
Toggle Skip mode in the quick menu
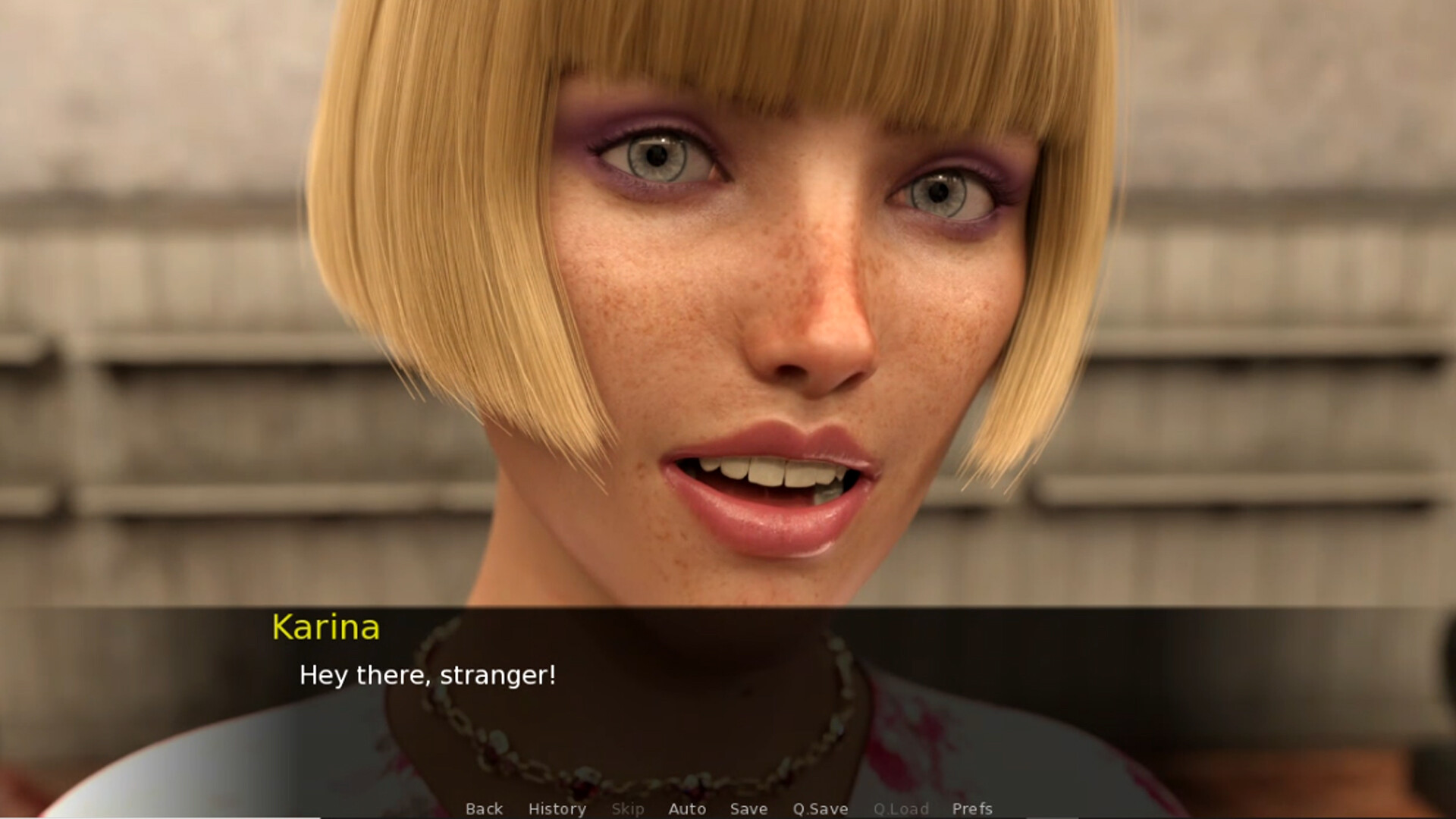click(628, 809)
